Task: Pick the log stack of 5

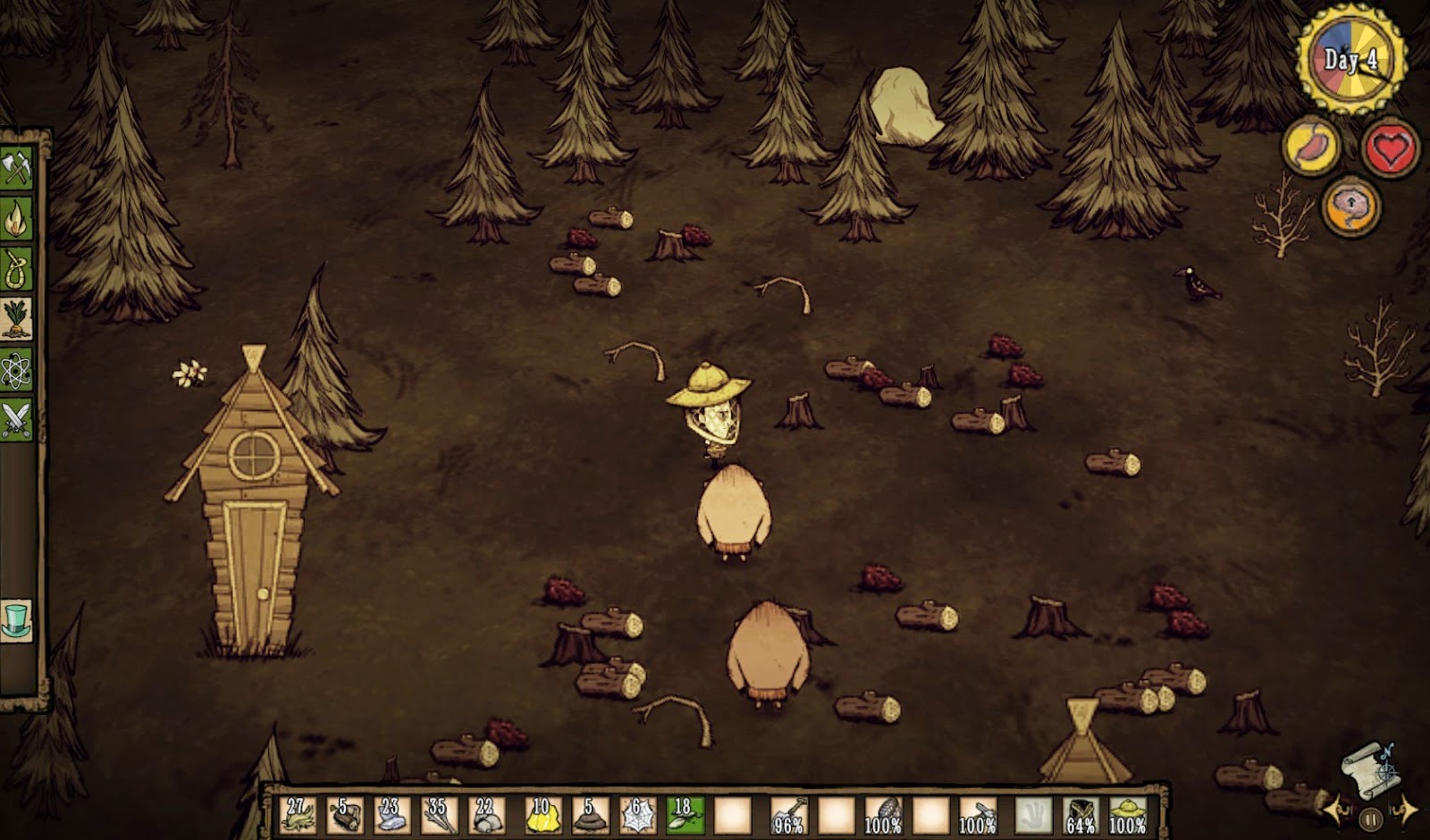Action: 344,815
